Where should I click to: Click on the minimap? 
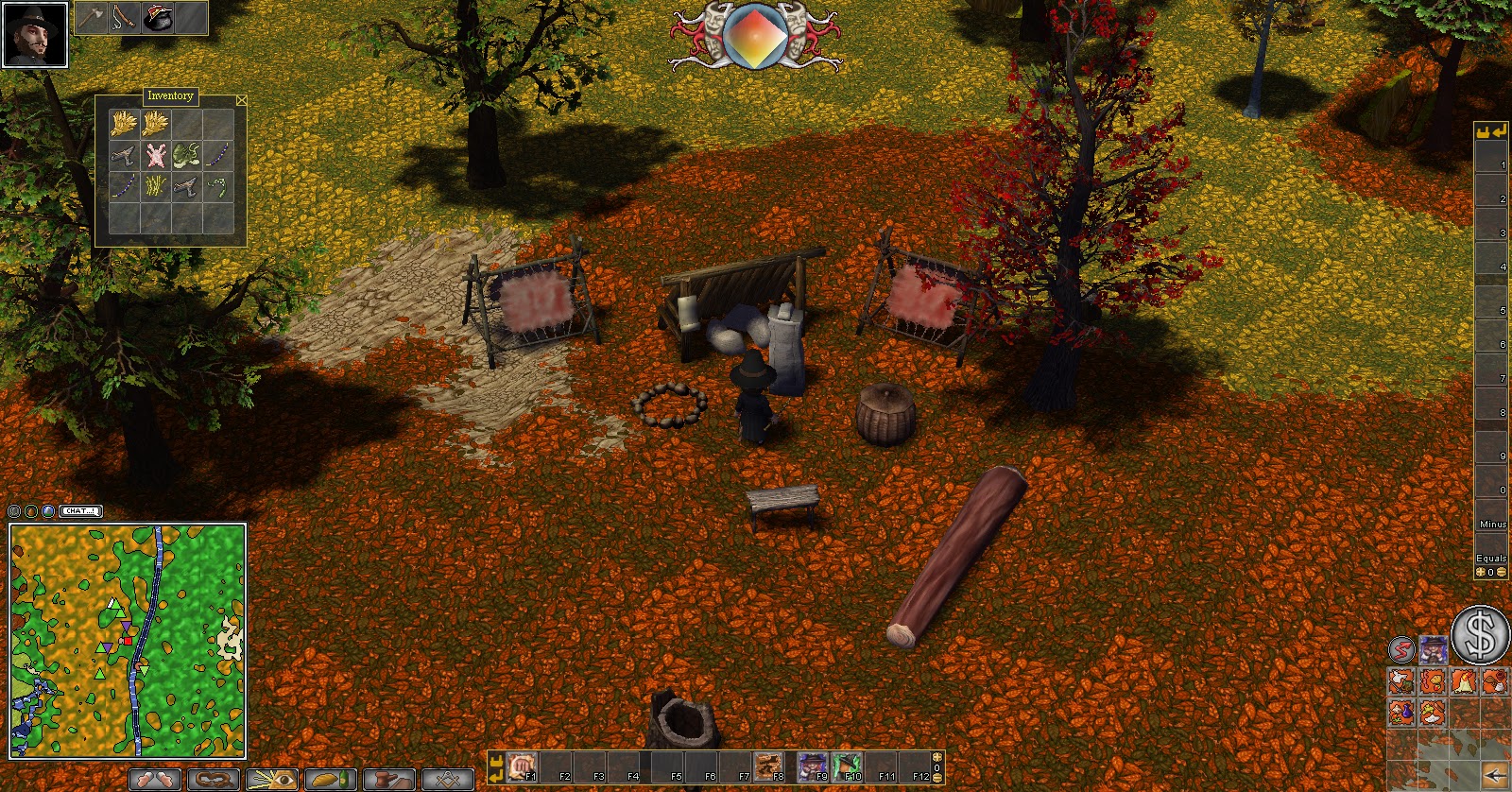tap(128, 641)
